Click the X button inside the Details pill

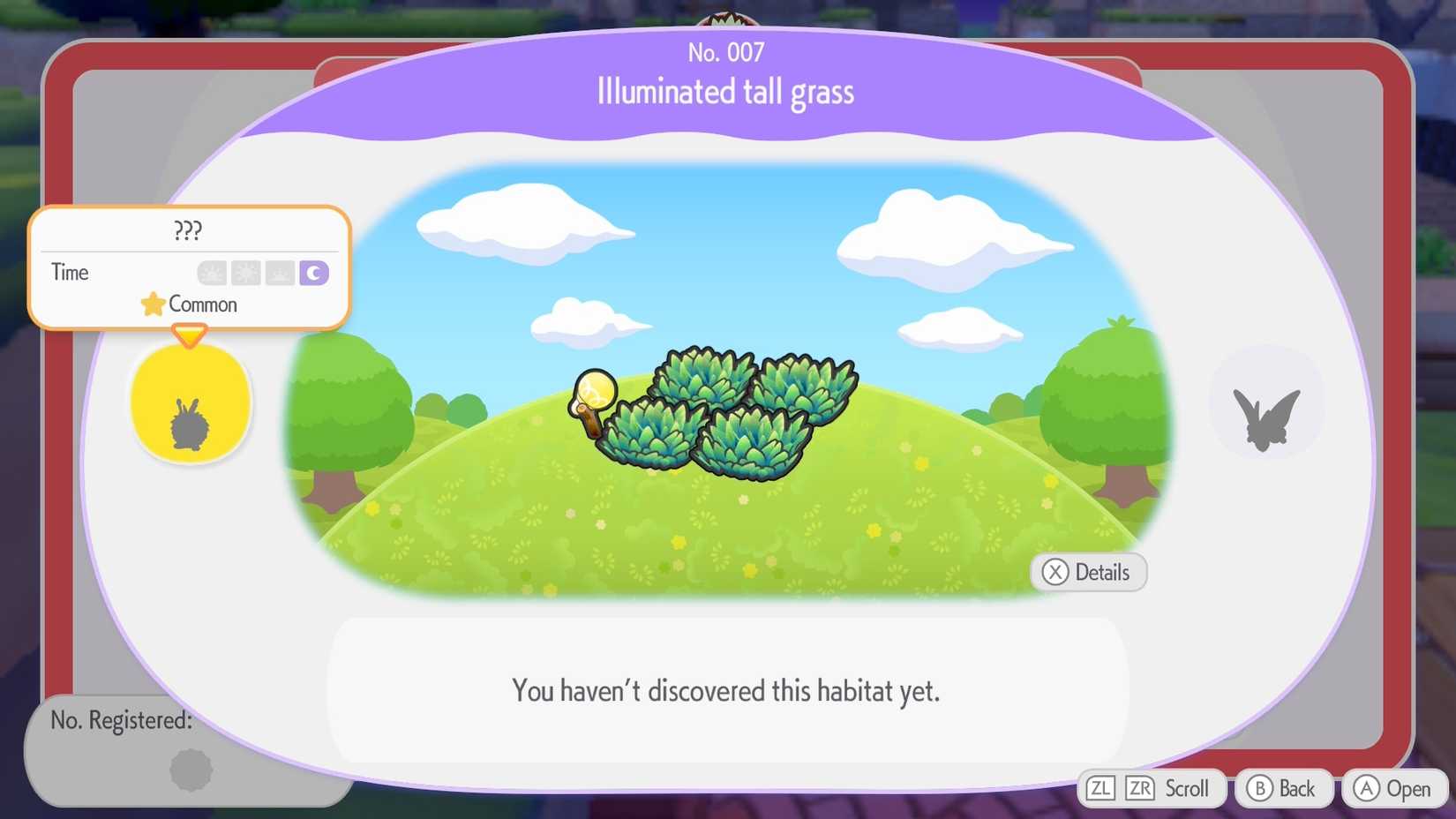1054,572
